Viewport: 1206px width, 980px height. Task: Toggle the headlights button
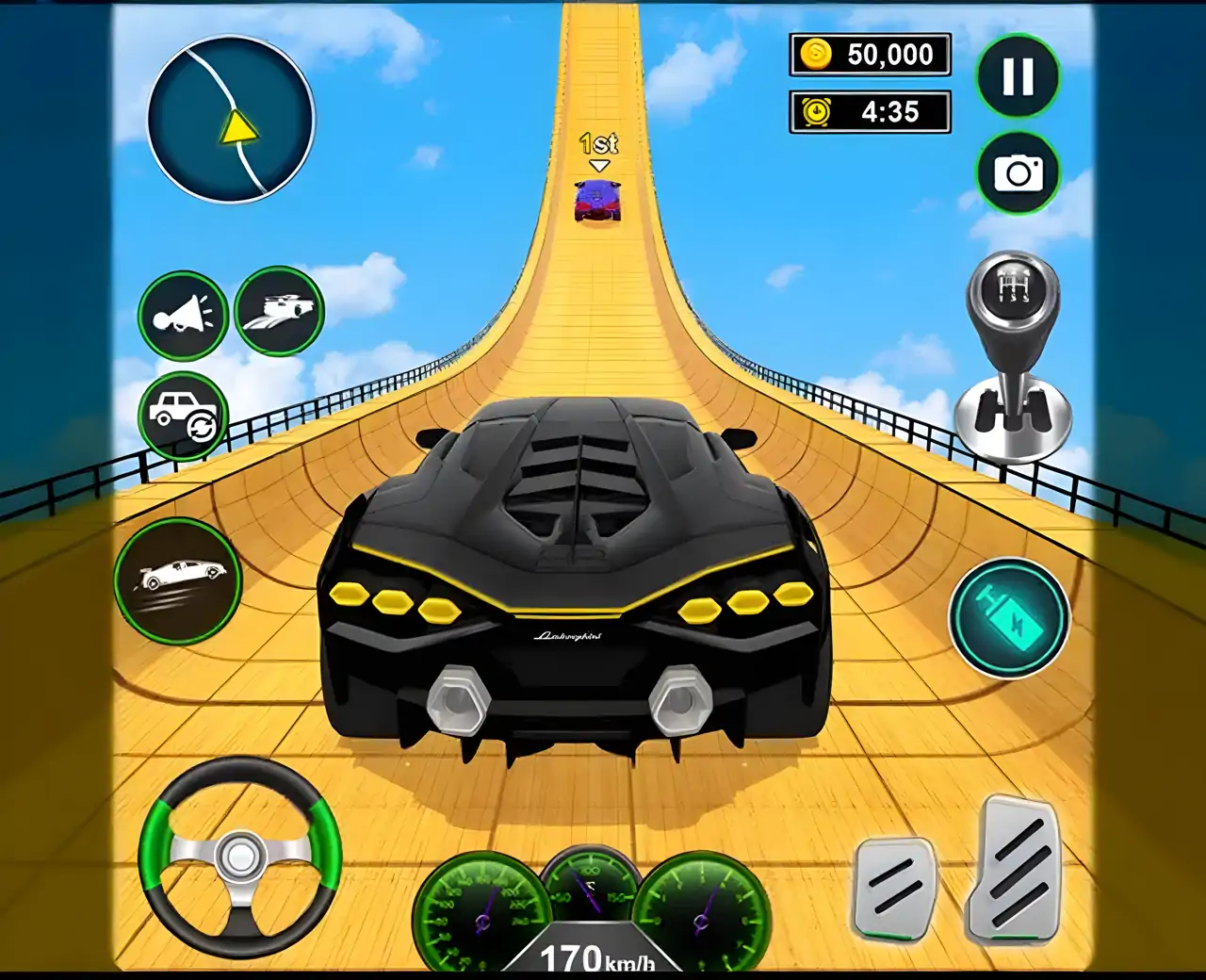(x=279, y=311)
